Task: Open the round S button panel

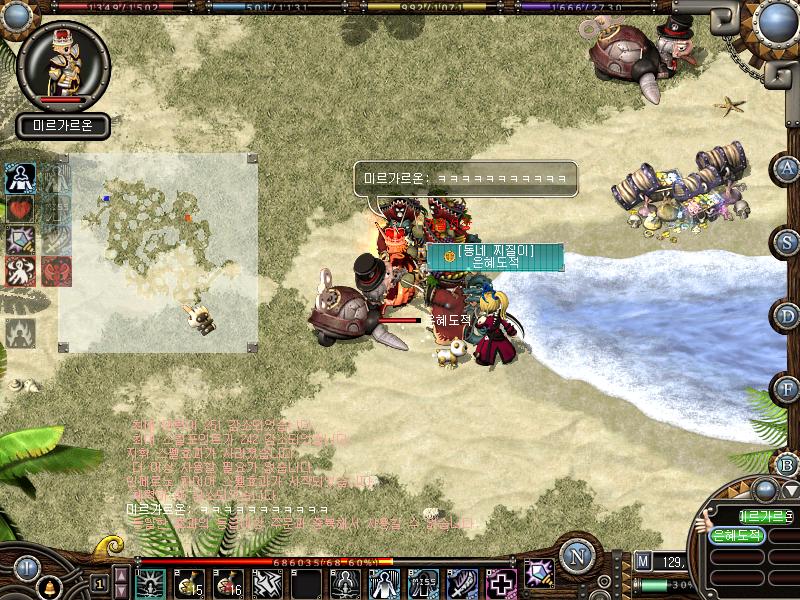Action: 788,241
